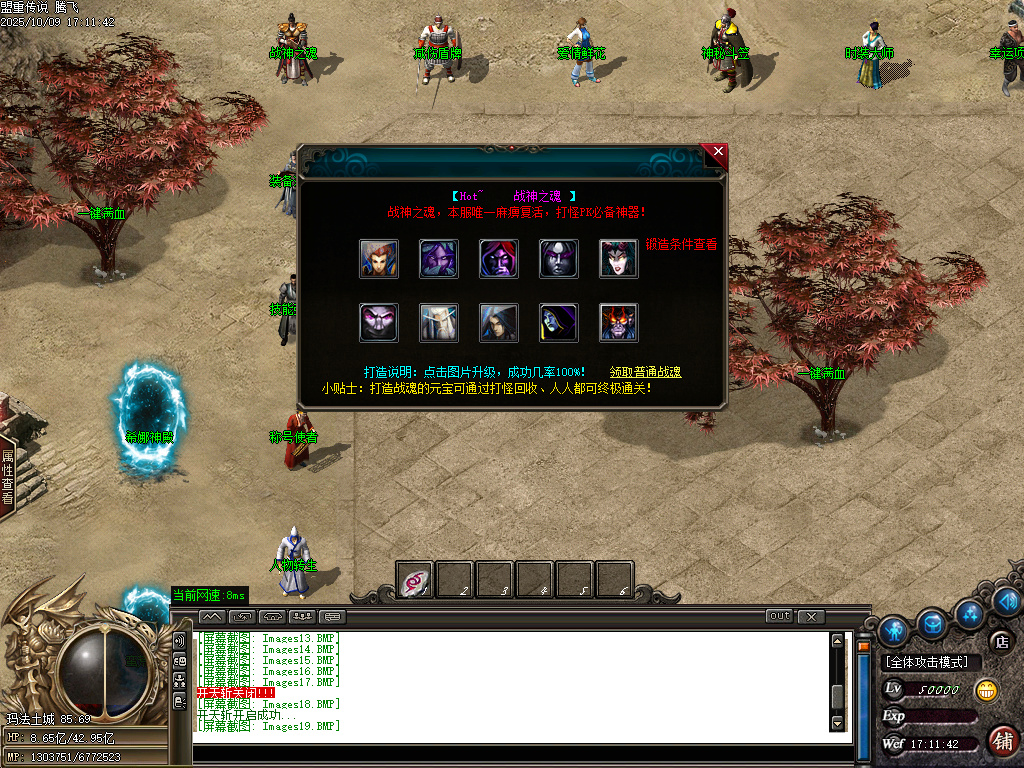The image size is (1024, 768).
Task: Click the yellow smiley emoji button
Action: click(987, 690)
